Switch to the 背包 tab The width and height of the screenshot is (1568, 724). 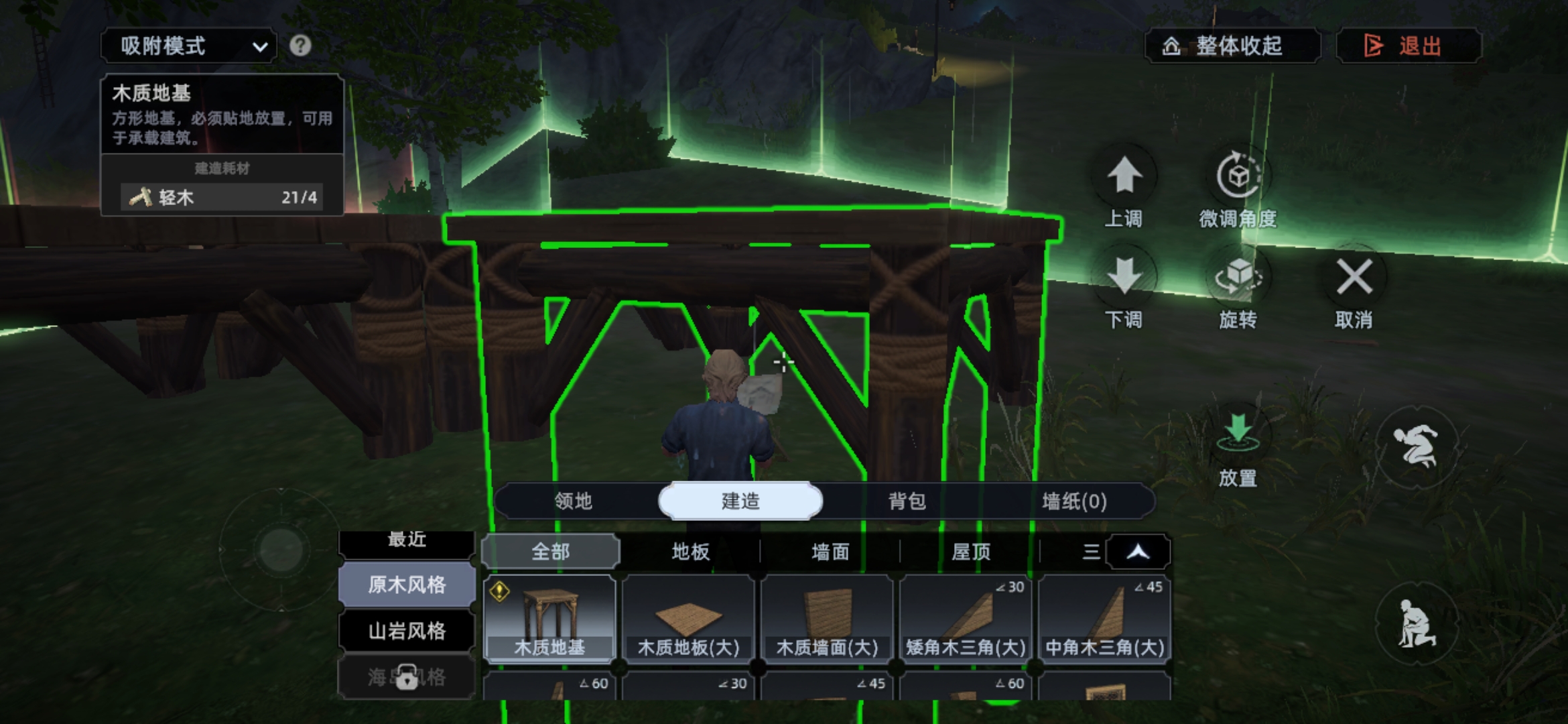(907, 501)
